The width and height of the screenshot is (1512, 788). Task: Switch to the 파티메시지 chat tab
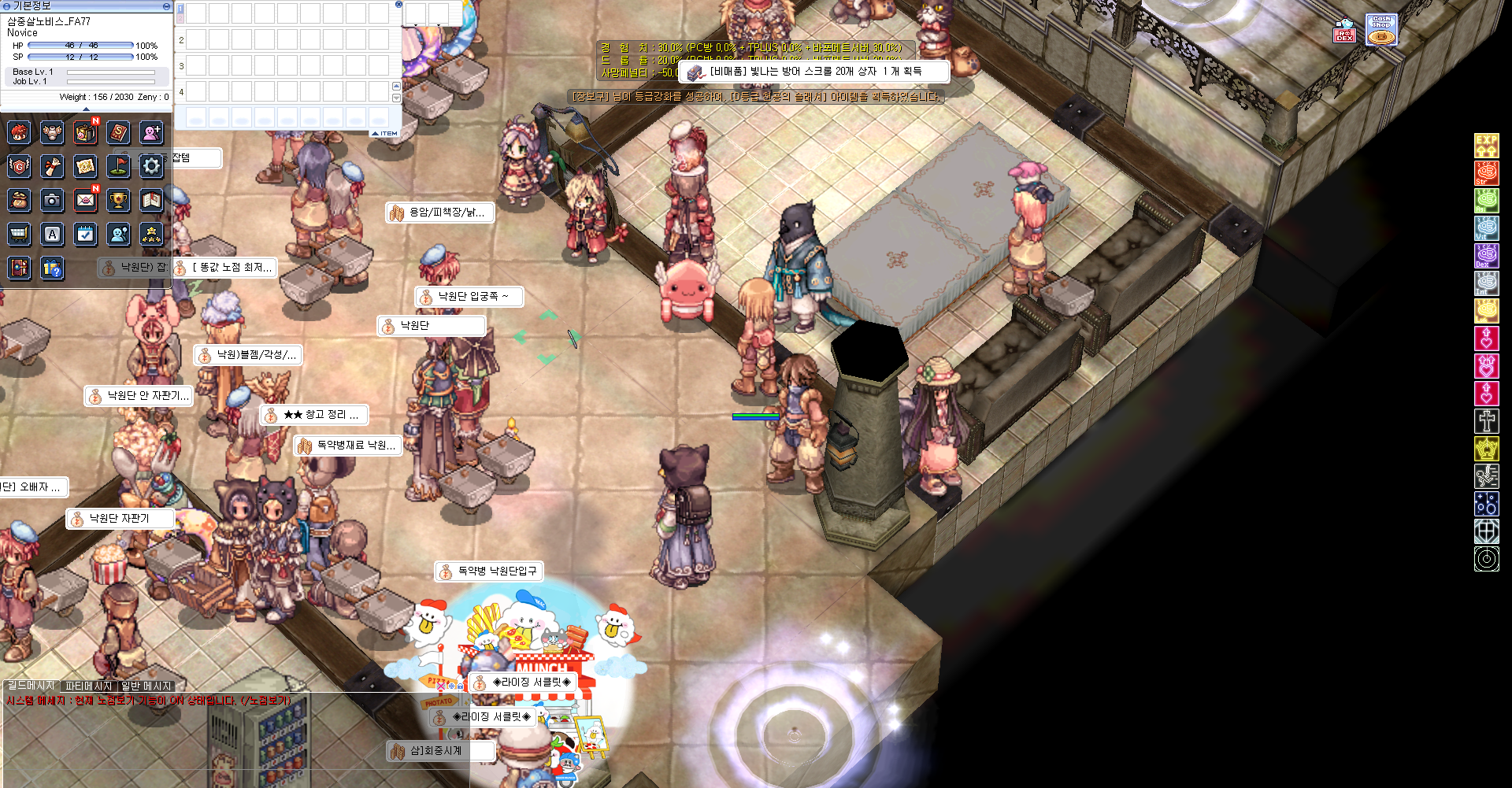88,686
